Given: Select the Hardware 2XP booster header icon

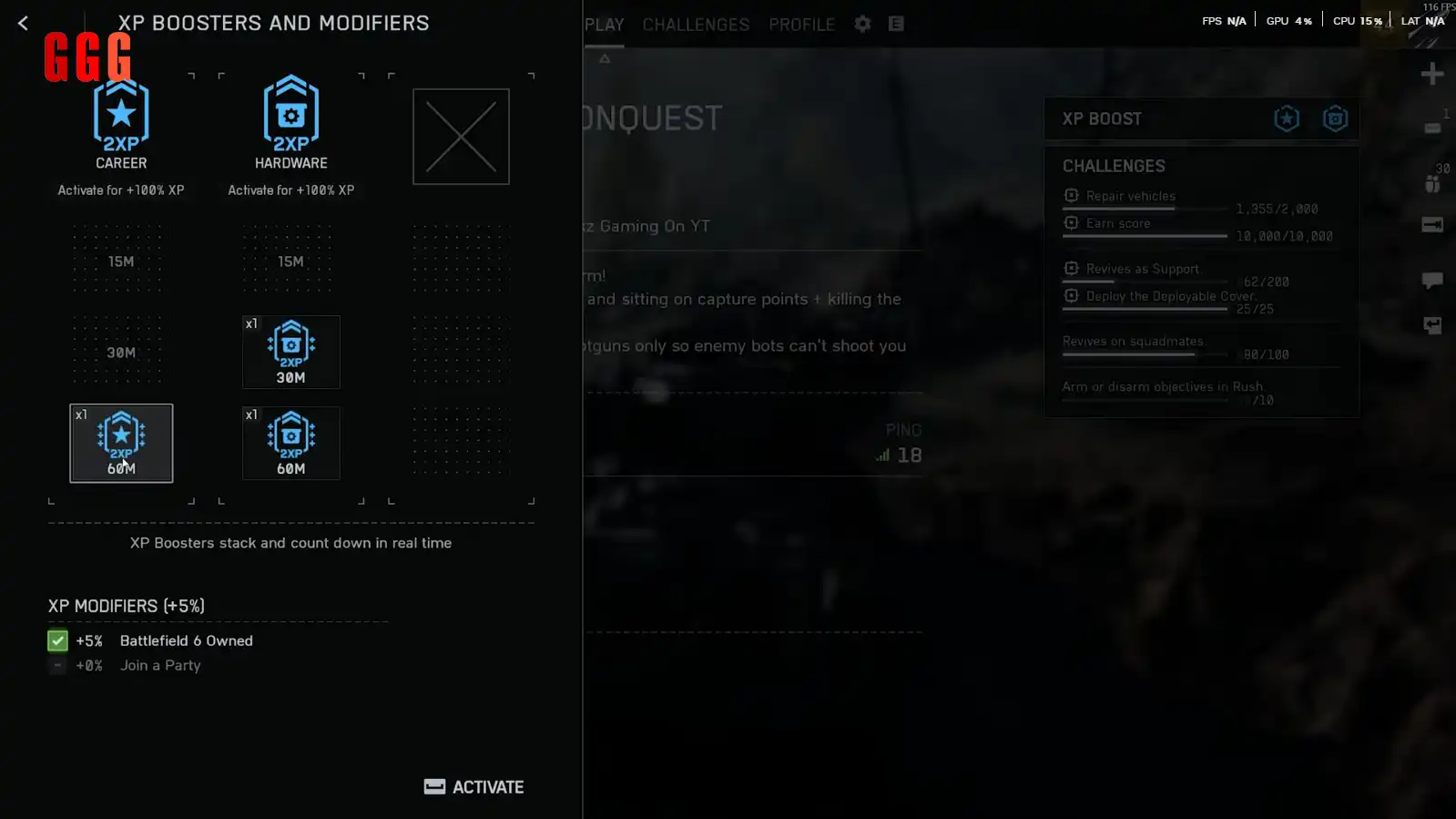Looking at the screenshot, I should point(290,116).
